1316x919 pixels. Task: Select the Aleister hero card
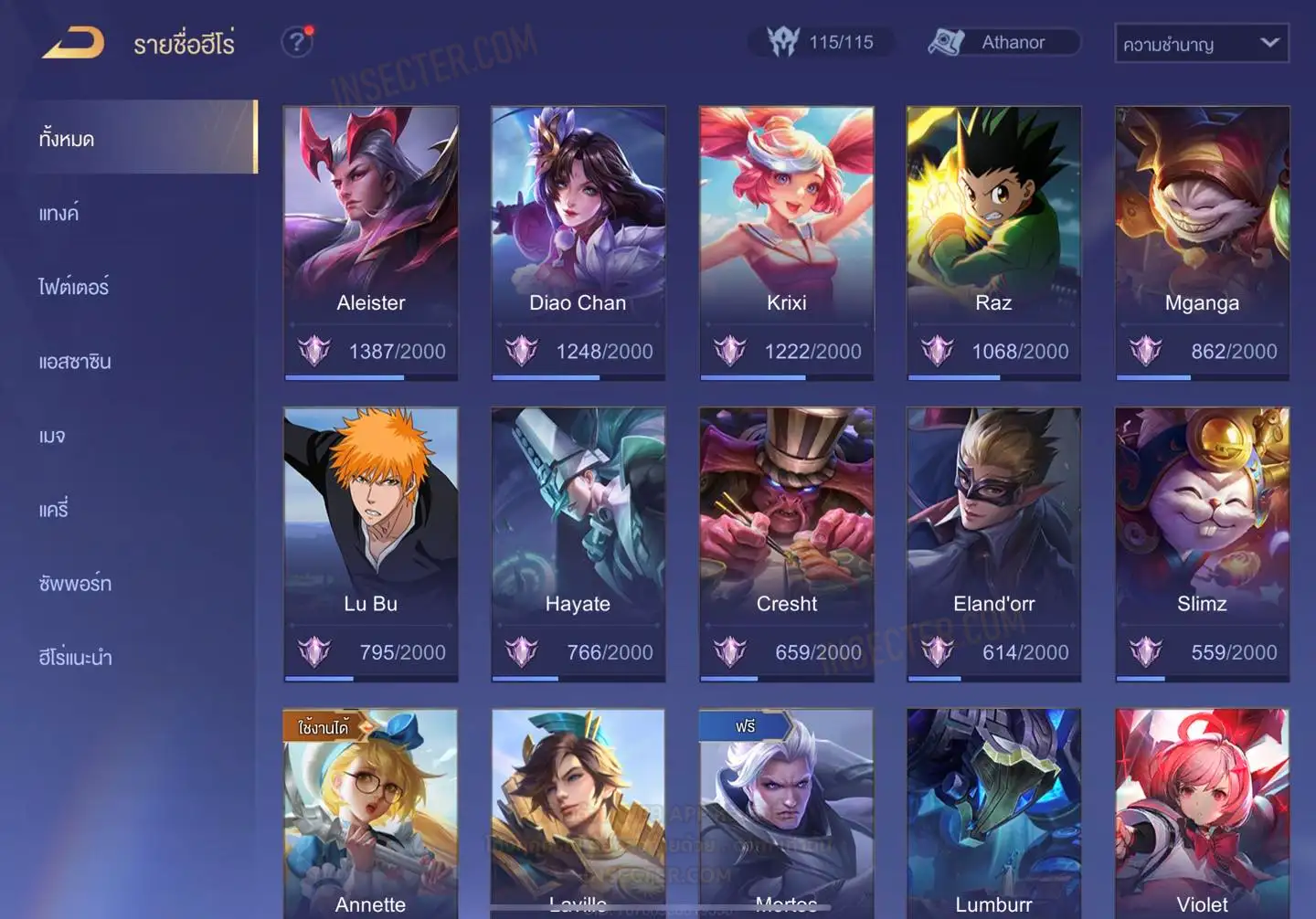[x=371, y=241]
